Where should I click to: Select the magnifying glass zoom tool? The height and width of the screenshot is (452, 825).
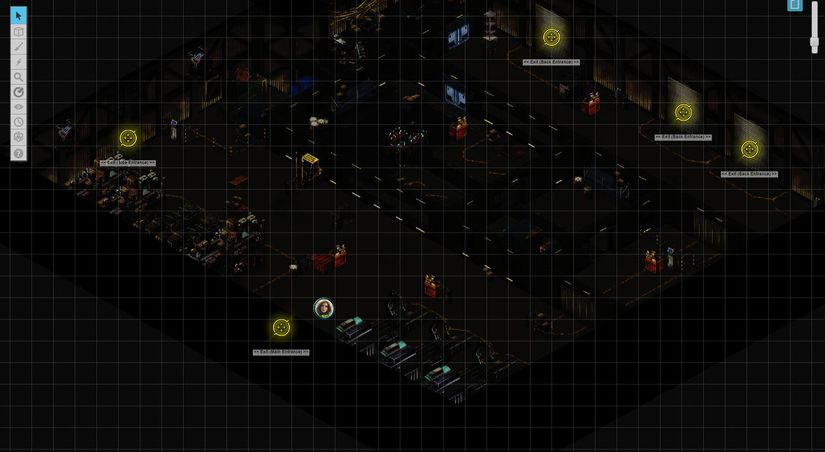coord(18,77)
